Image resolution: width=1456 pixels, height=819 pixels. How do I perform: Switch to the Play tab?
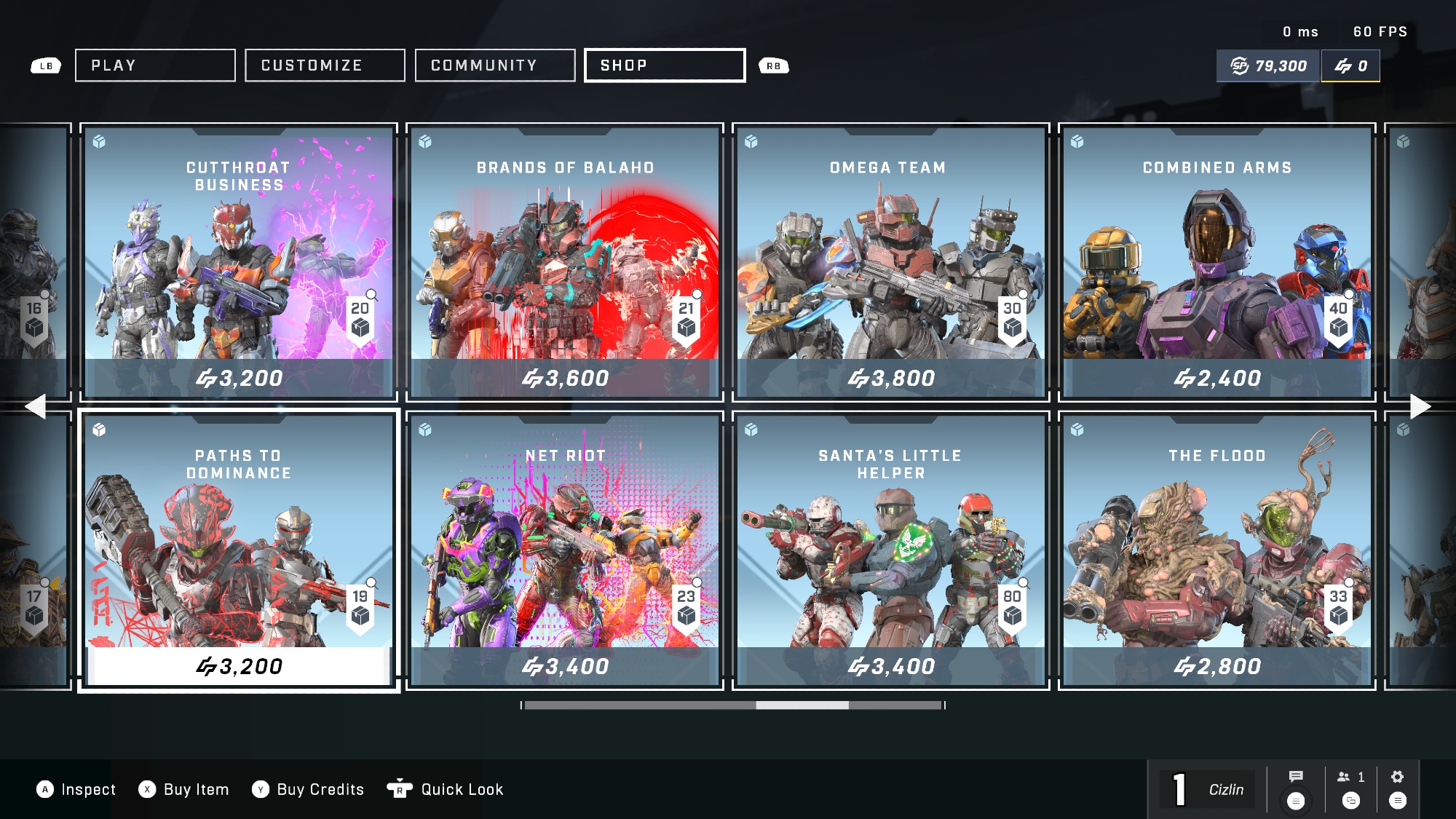155,66
